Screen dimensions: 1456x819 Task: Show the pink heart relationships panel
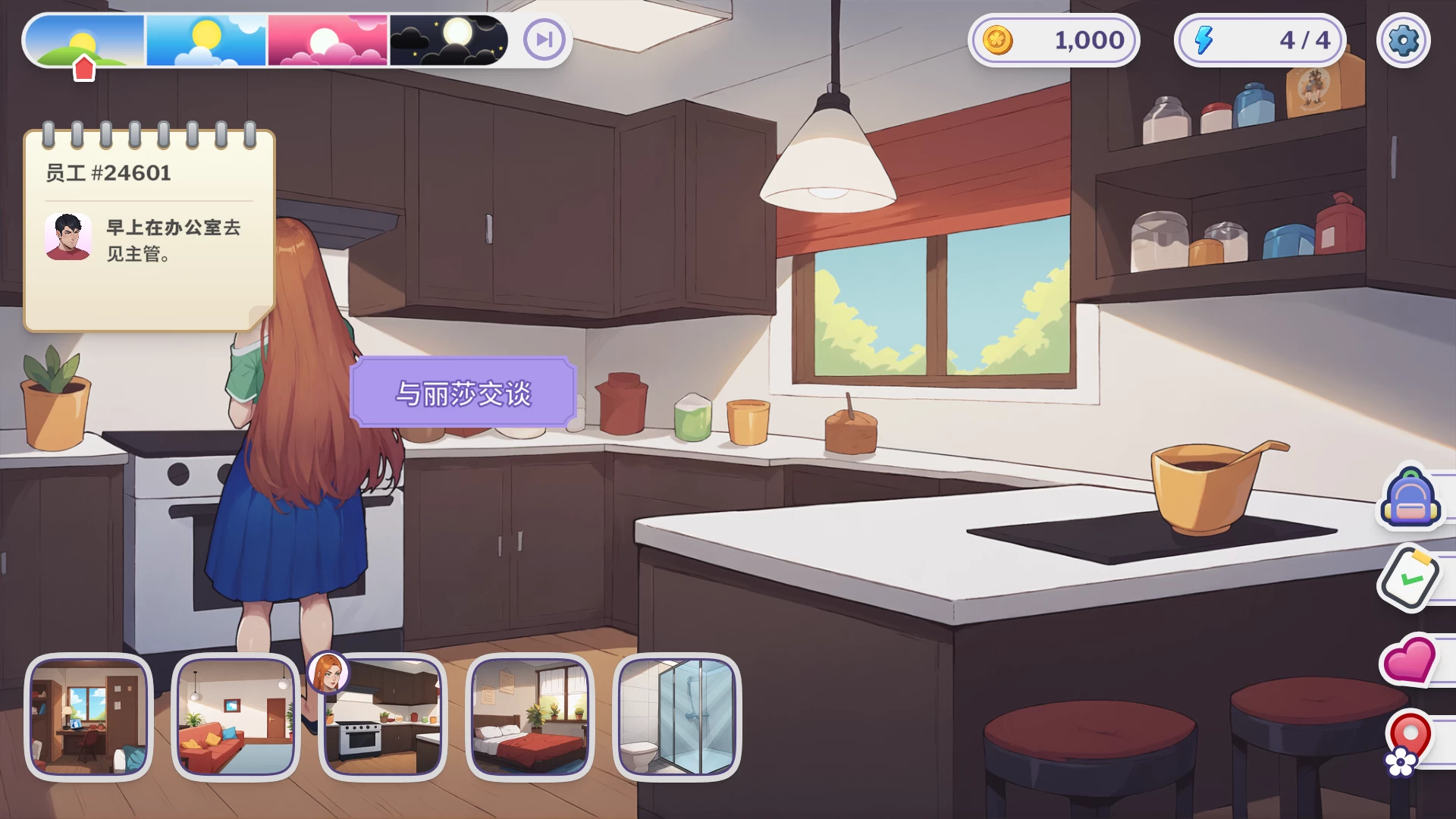1410,659
